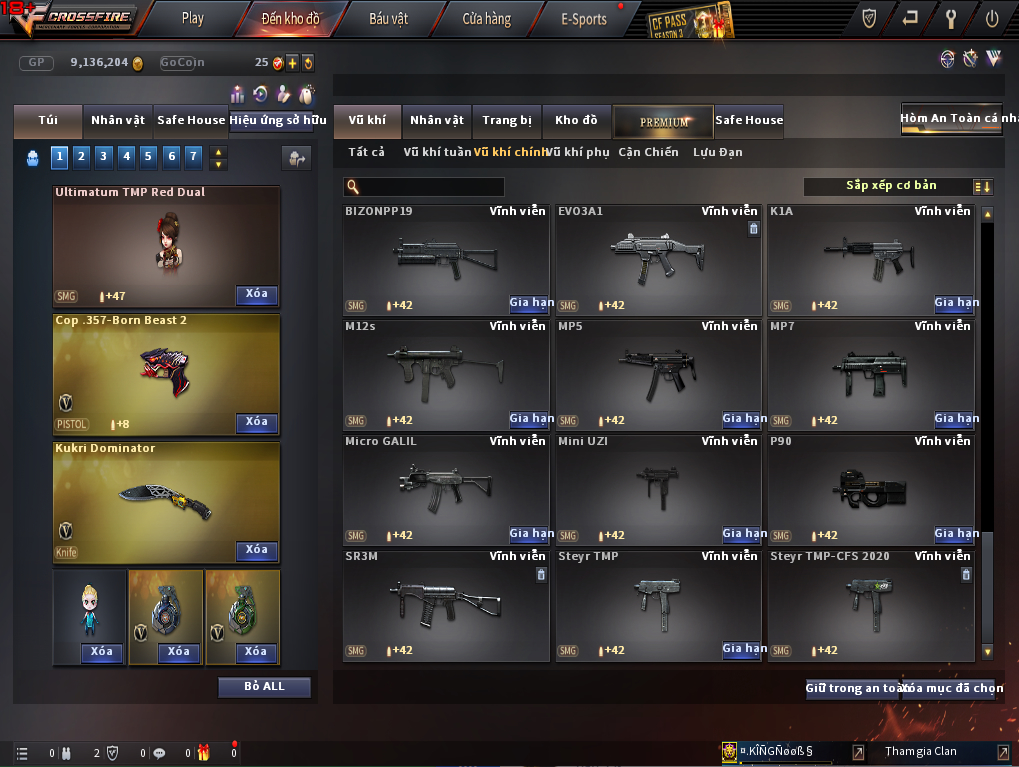Open the CF Pass Season 3 banner
This screenshot has width=1019, height=767.
click(x=691, y=20)
